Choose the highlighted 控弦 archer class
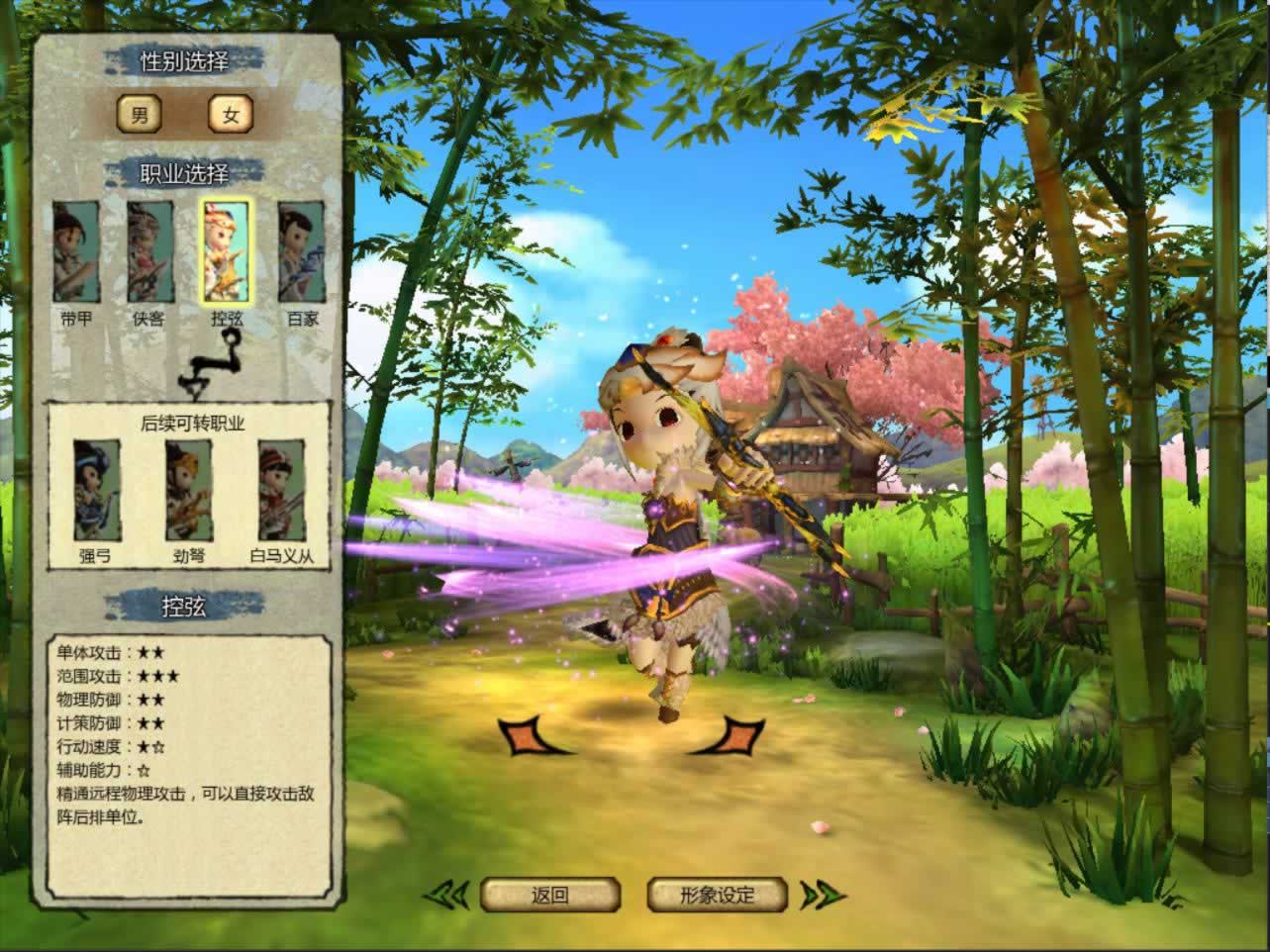The image size is (1270, 952). point(227,251)
